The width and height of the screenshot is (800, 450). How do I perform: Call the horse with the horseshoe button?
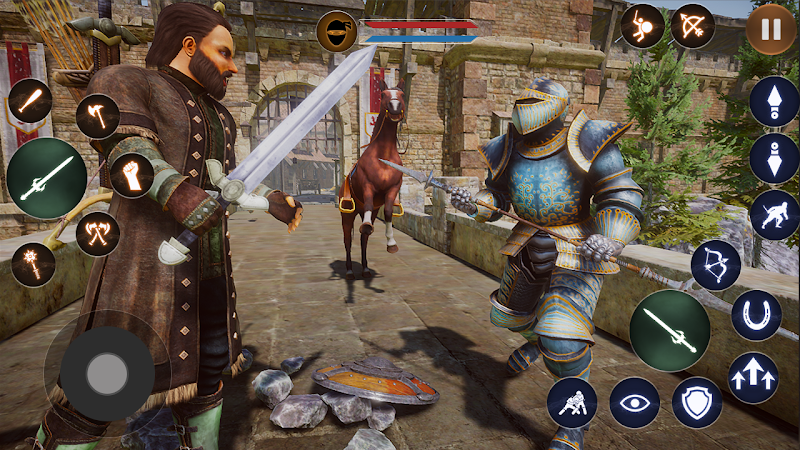click(756, 316)
